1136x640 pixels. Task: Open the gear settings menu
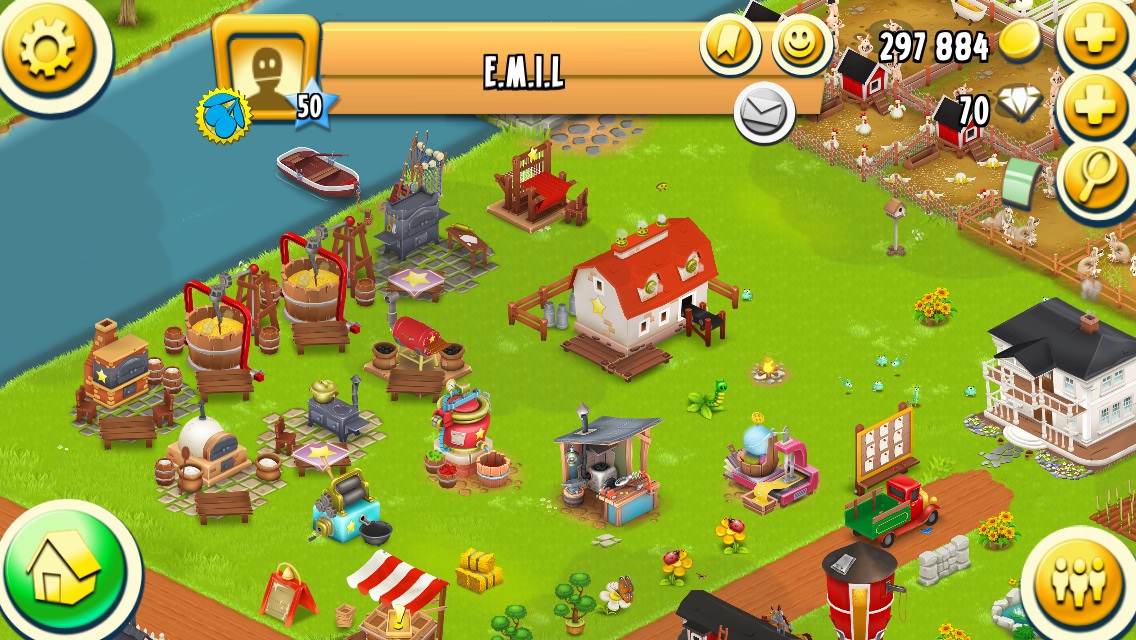(x=48, y=47)
